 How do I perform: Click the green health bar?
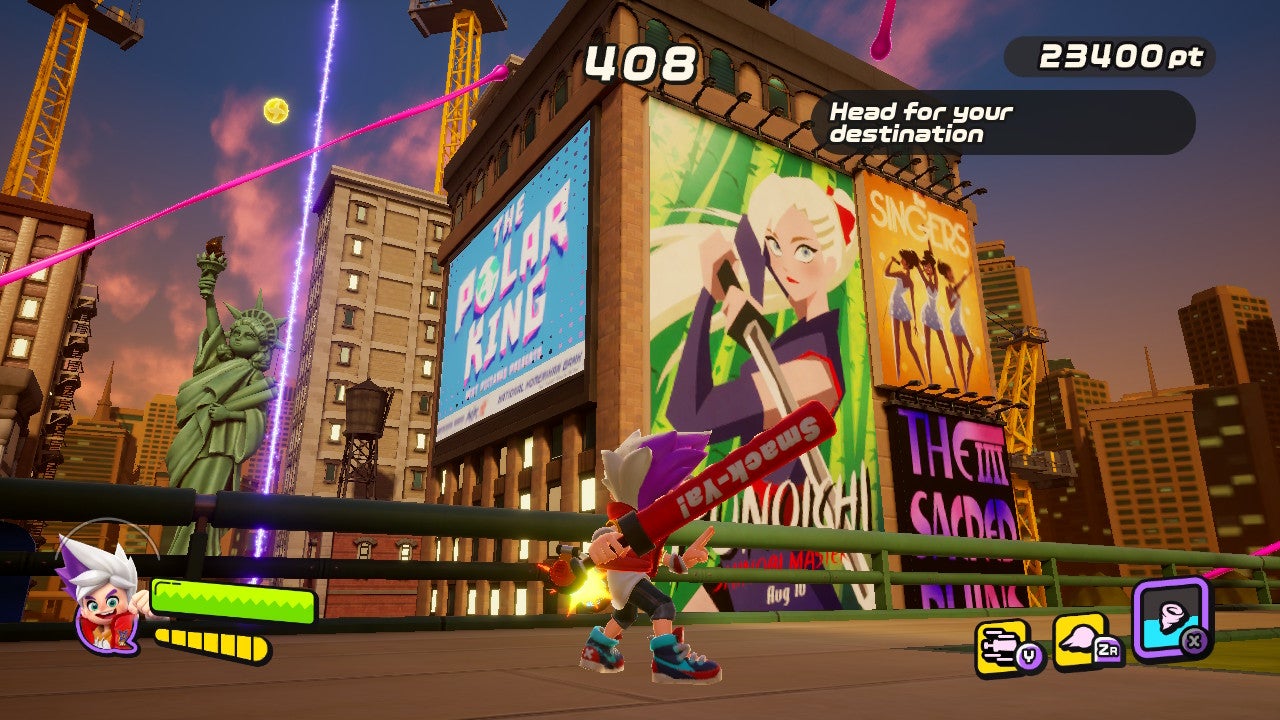(235, 601)
